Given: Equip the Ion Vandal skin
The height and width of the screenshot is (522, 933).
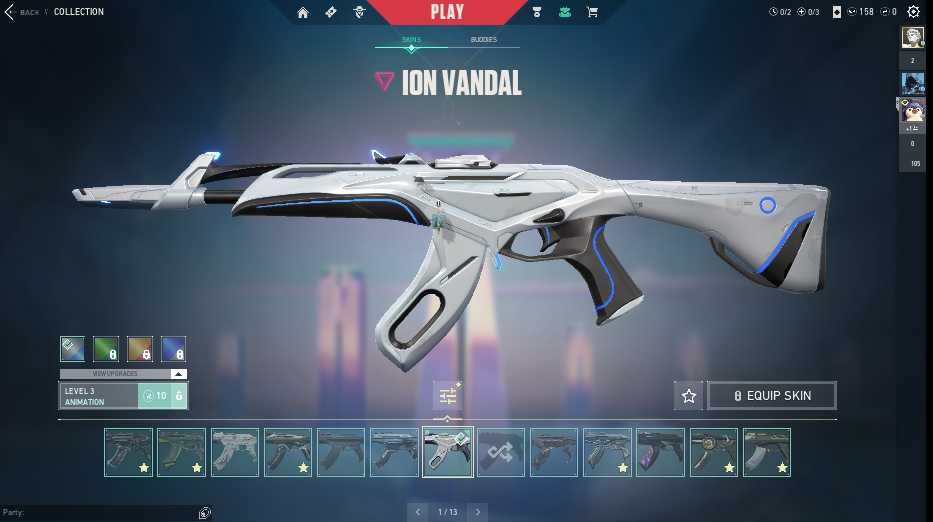Looking at the screenshot, I should point(771,396).
